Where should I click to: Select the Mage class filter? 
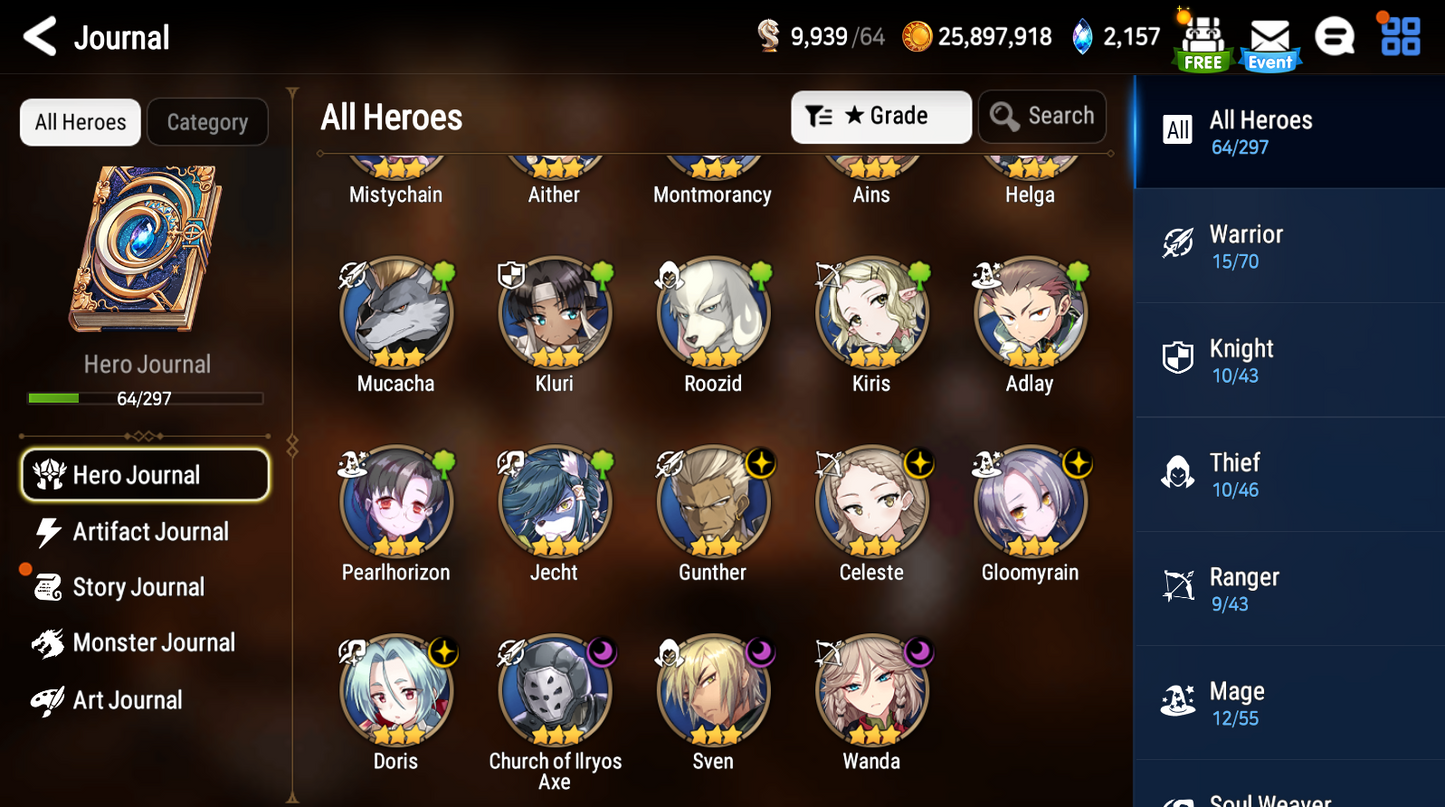(1289, 703)
